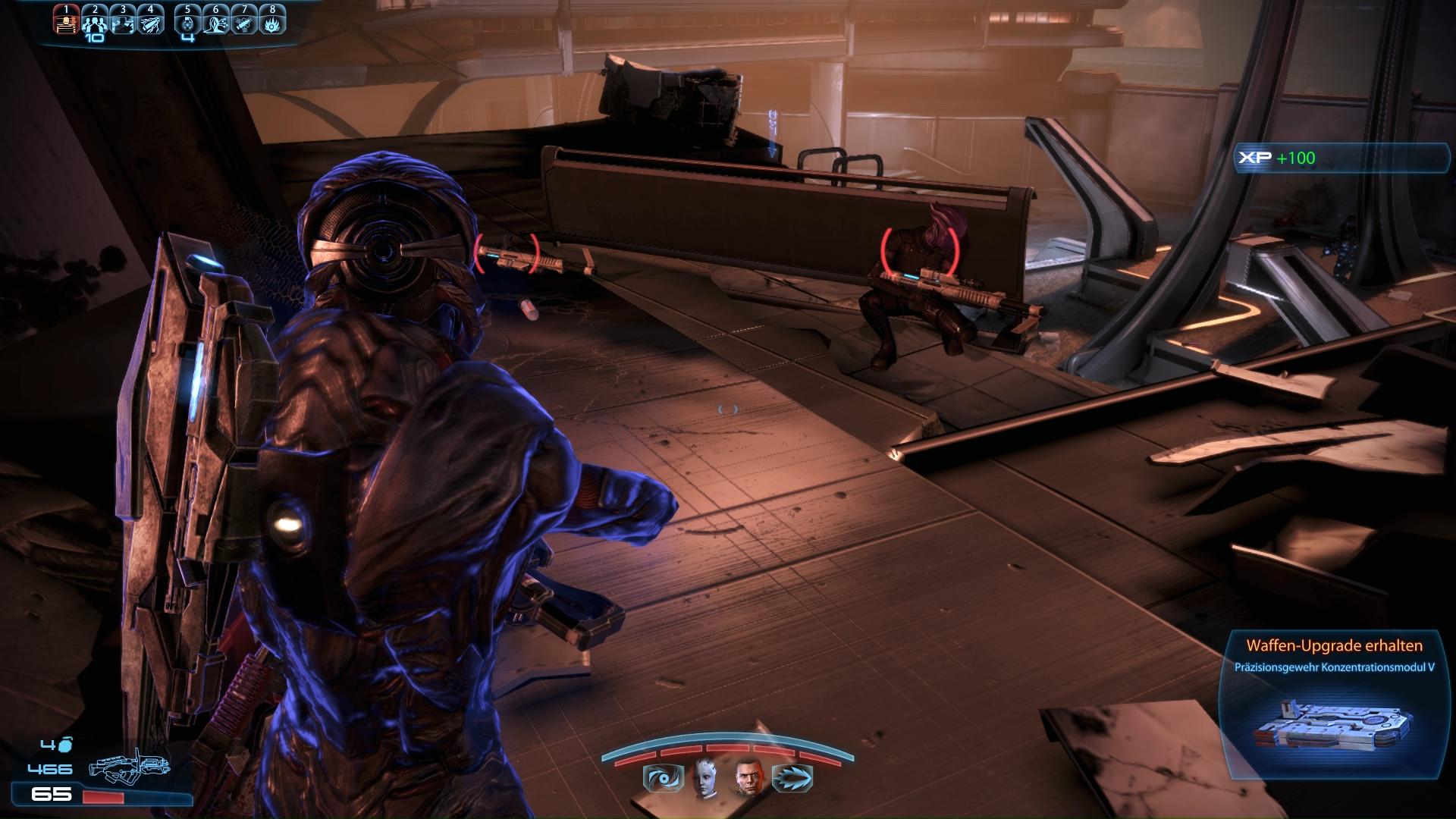Throw a grenade from hotbar slot 5
Screen dimensions: 1456x819
[x=188, y=22]
